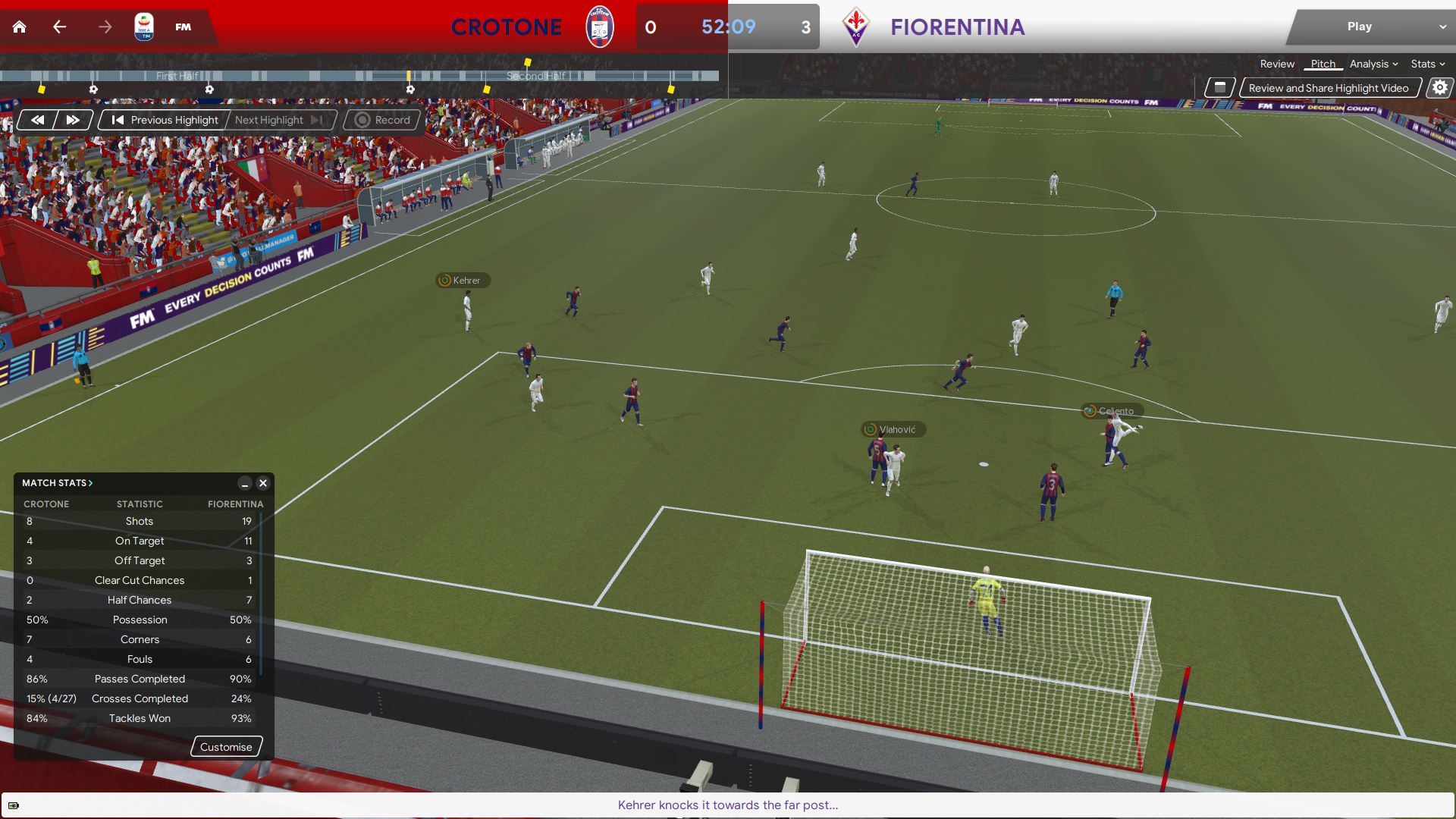
Task: Fast forward the match highlight
Action: 73,120
